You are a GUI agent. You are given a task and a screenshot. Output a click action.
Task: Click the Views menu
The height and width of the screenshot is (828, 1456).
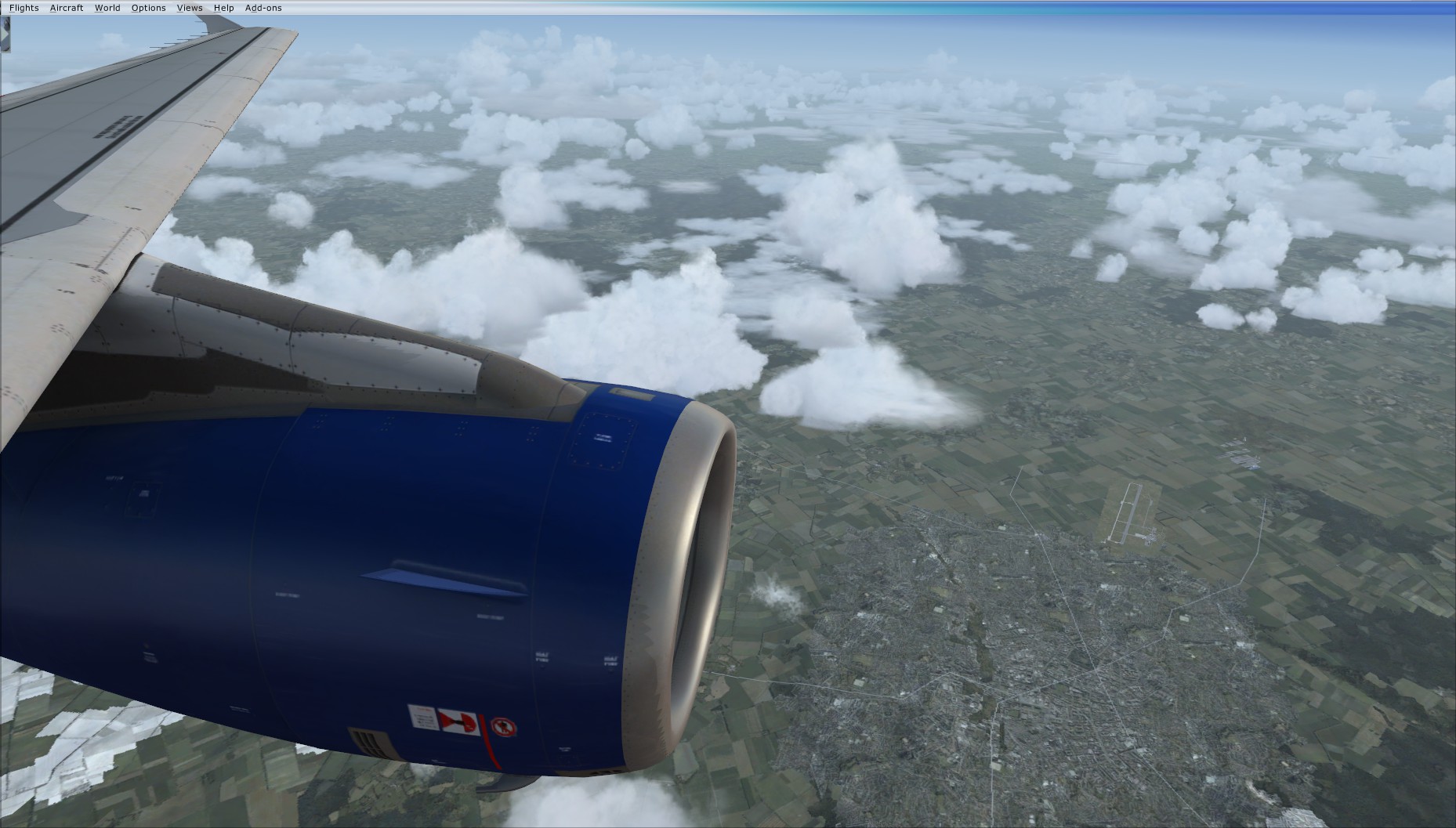coord(190,8)
